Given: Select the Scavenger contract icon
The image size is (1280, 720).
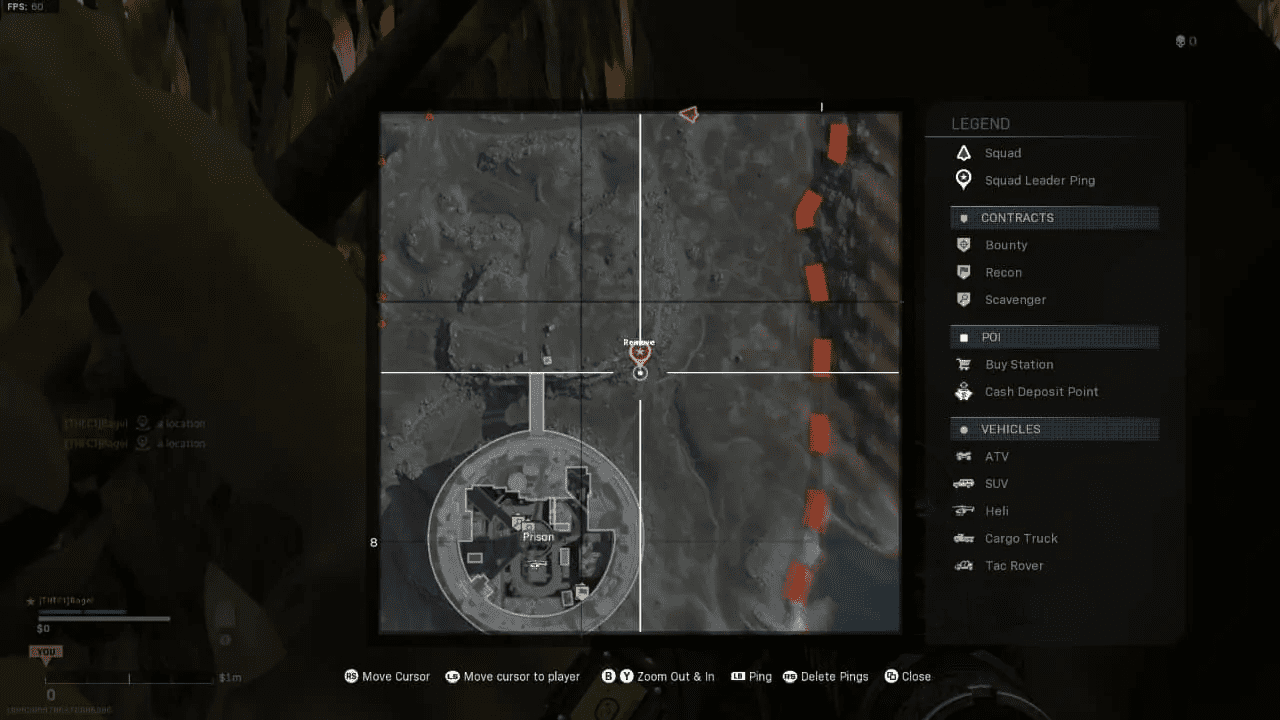Looking at the screenshot, I should coord(963,299).
